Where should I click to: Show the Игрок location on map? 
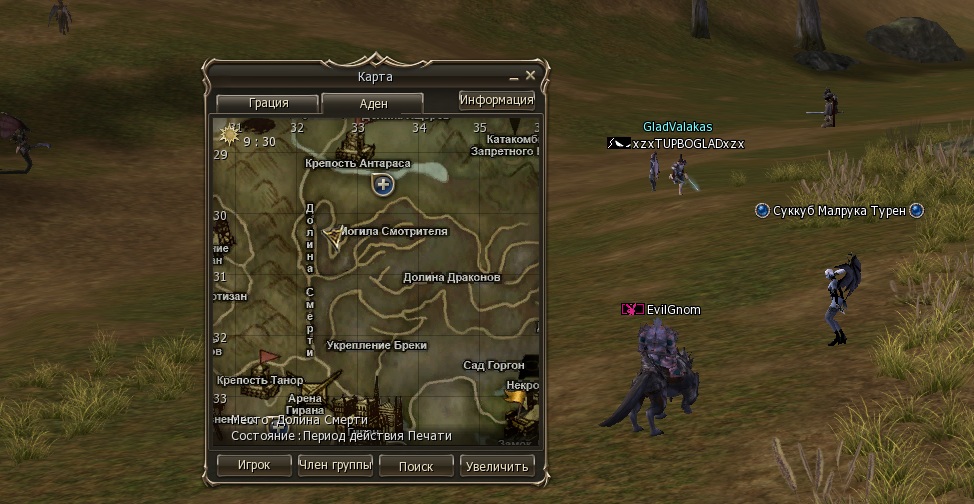(254, 466)
